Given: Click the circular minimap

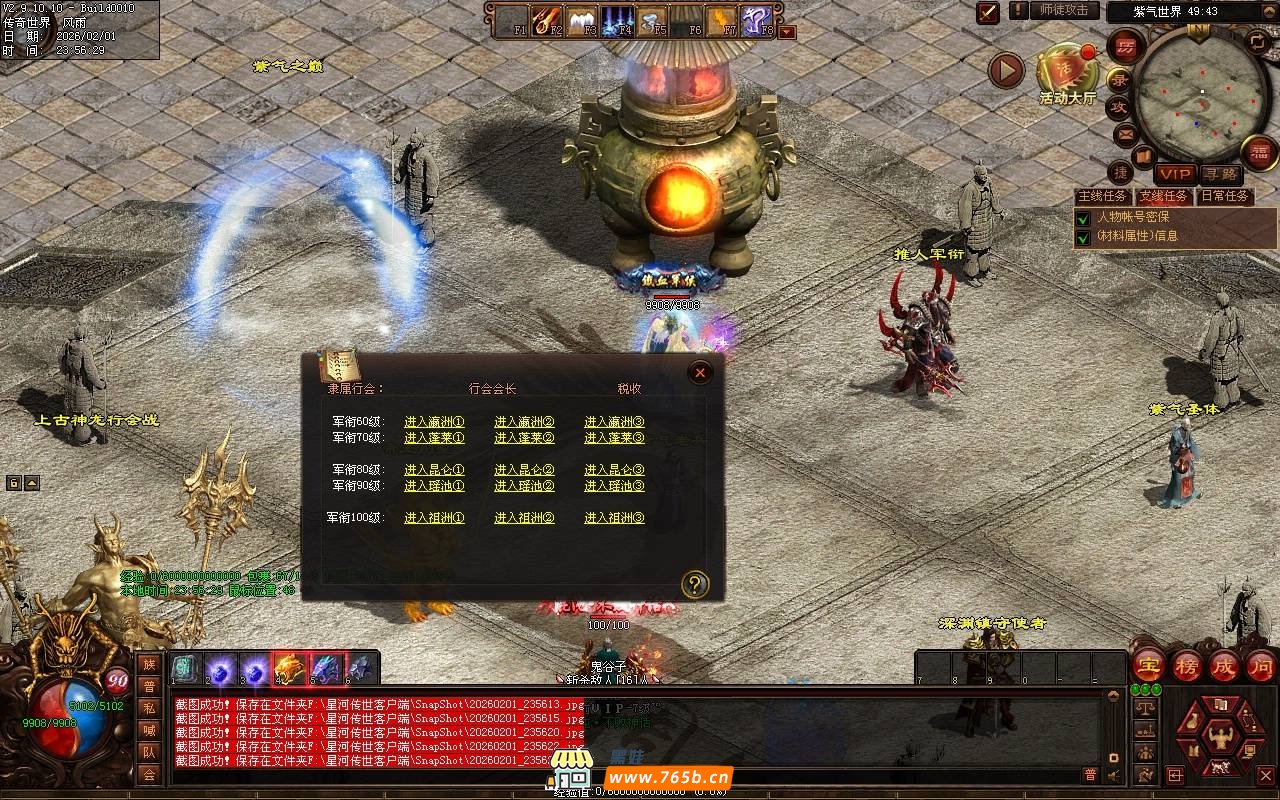Looking at the screenshot, I should tap(1201, 93).
